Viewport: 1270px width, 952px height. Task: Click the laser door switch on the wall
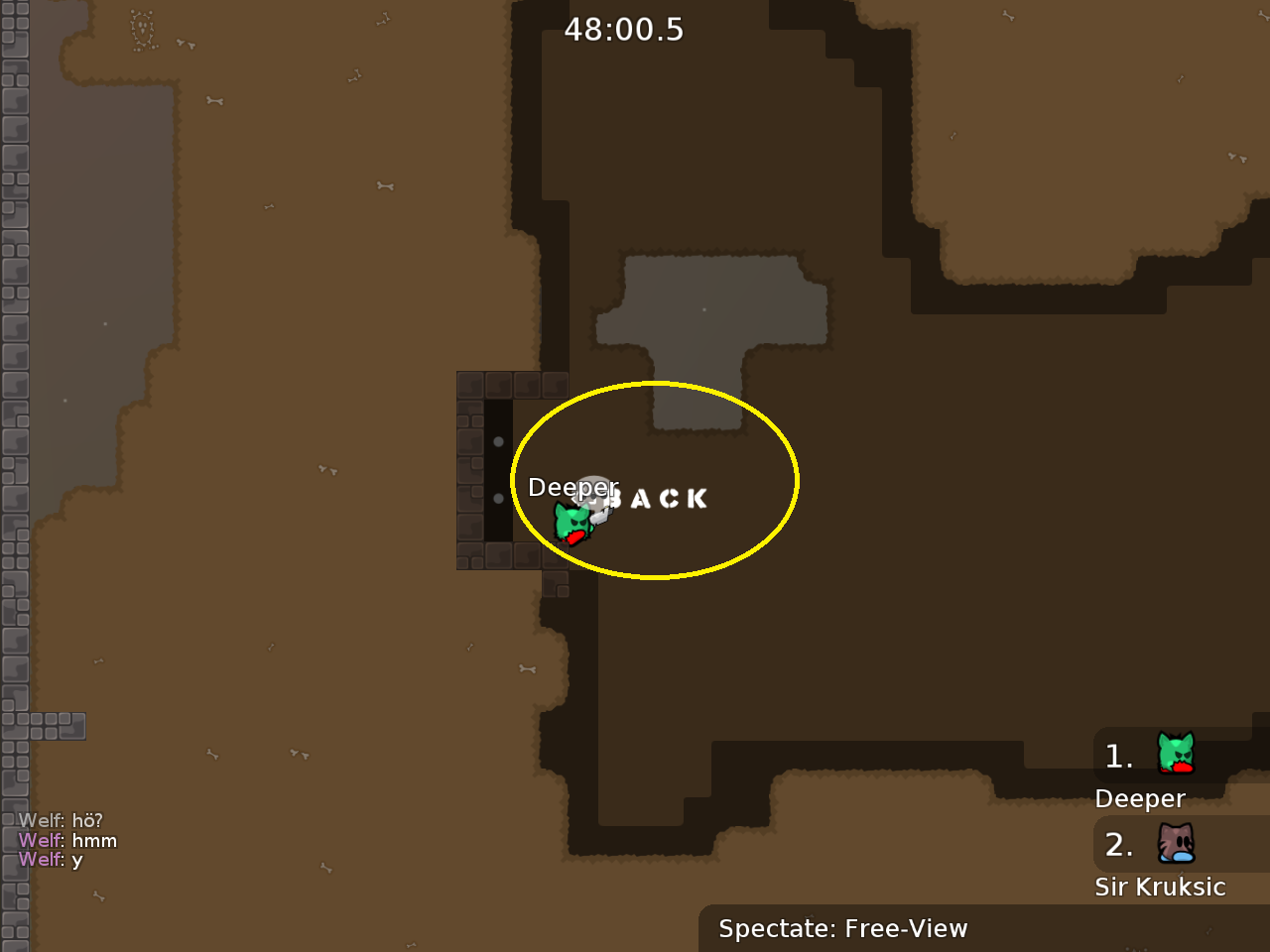(499, 466)
